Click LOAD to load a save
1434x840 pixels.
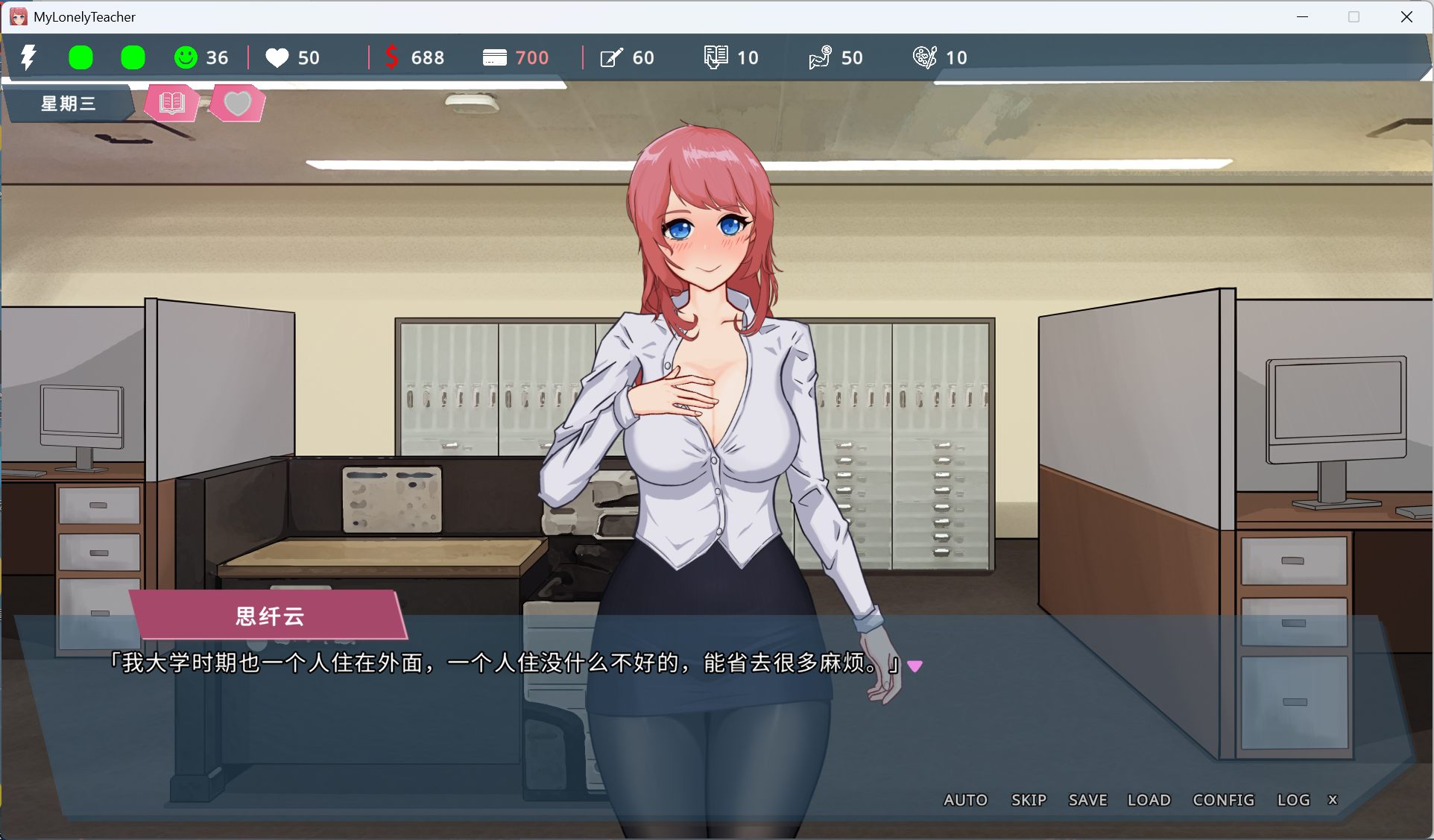[1149, 800]
